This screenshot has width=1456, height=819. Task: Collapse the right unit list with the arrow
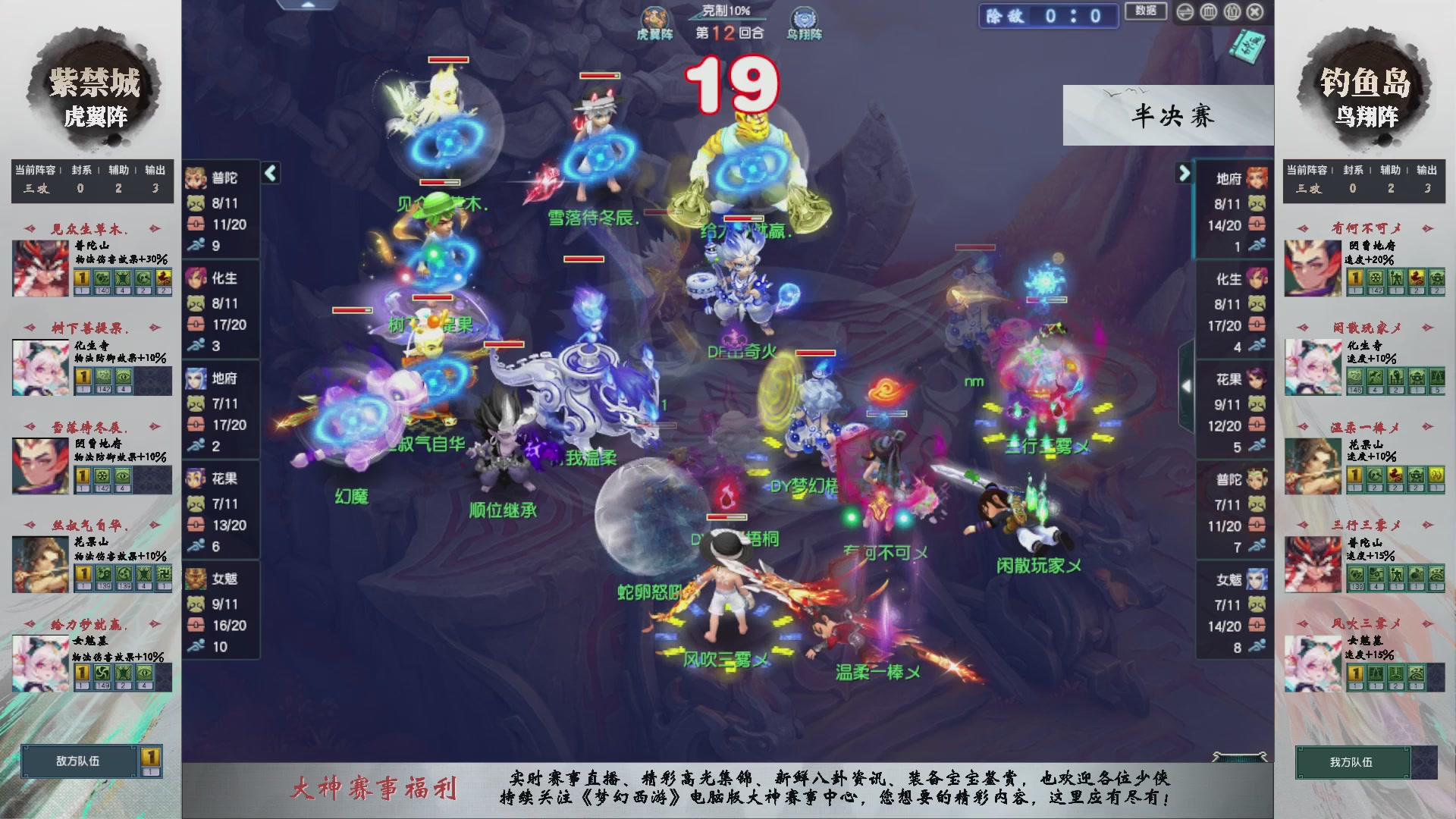pyautogui.click(x=1184, y=173)
